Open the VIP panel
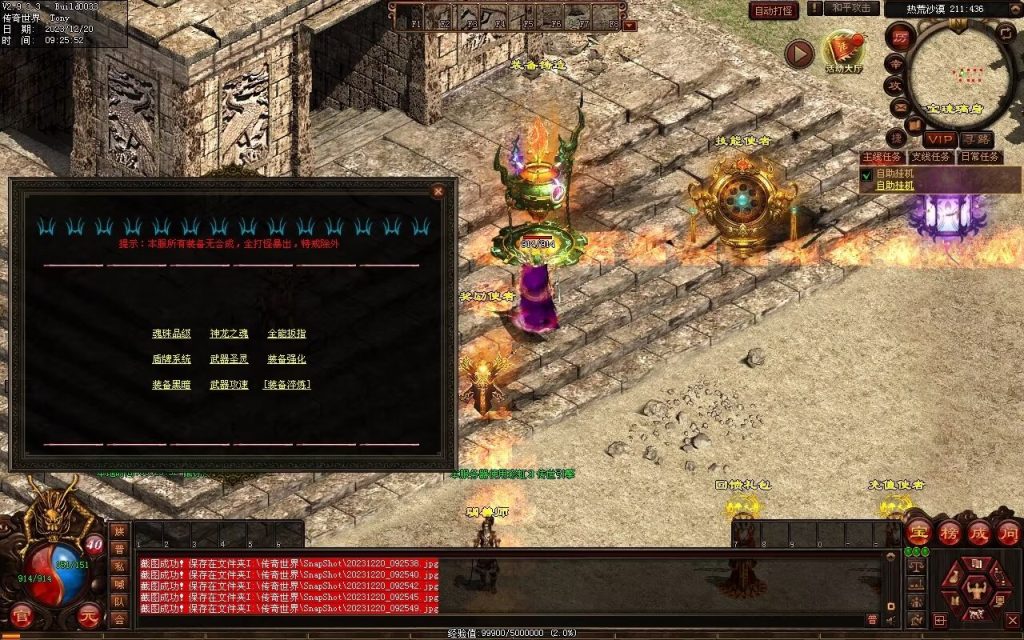The image size is (1024, 640). tap(939, 139)
